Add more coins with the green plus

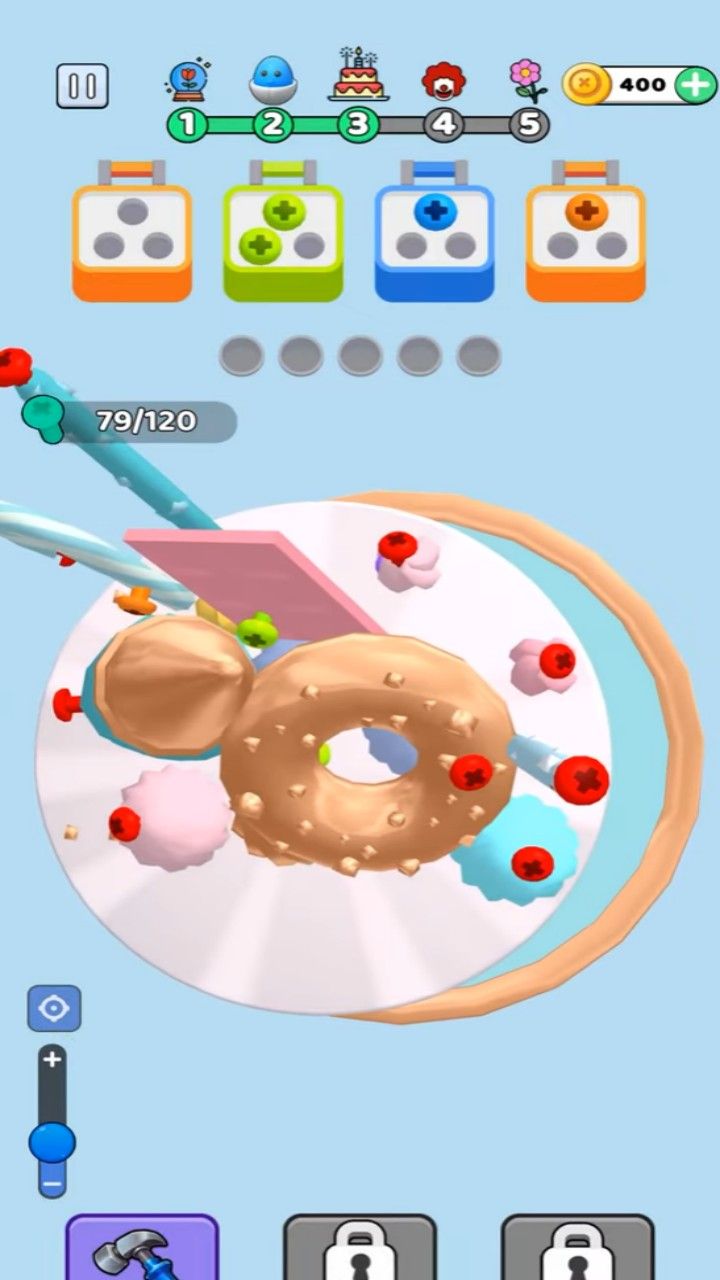(695, 85)
